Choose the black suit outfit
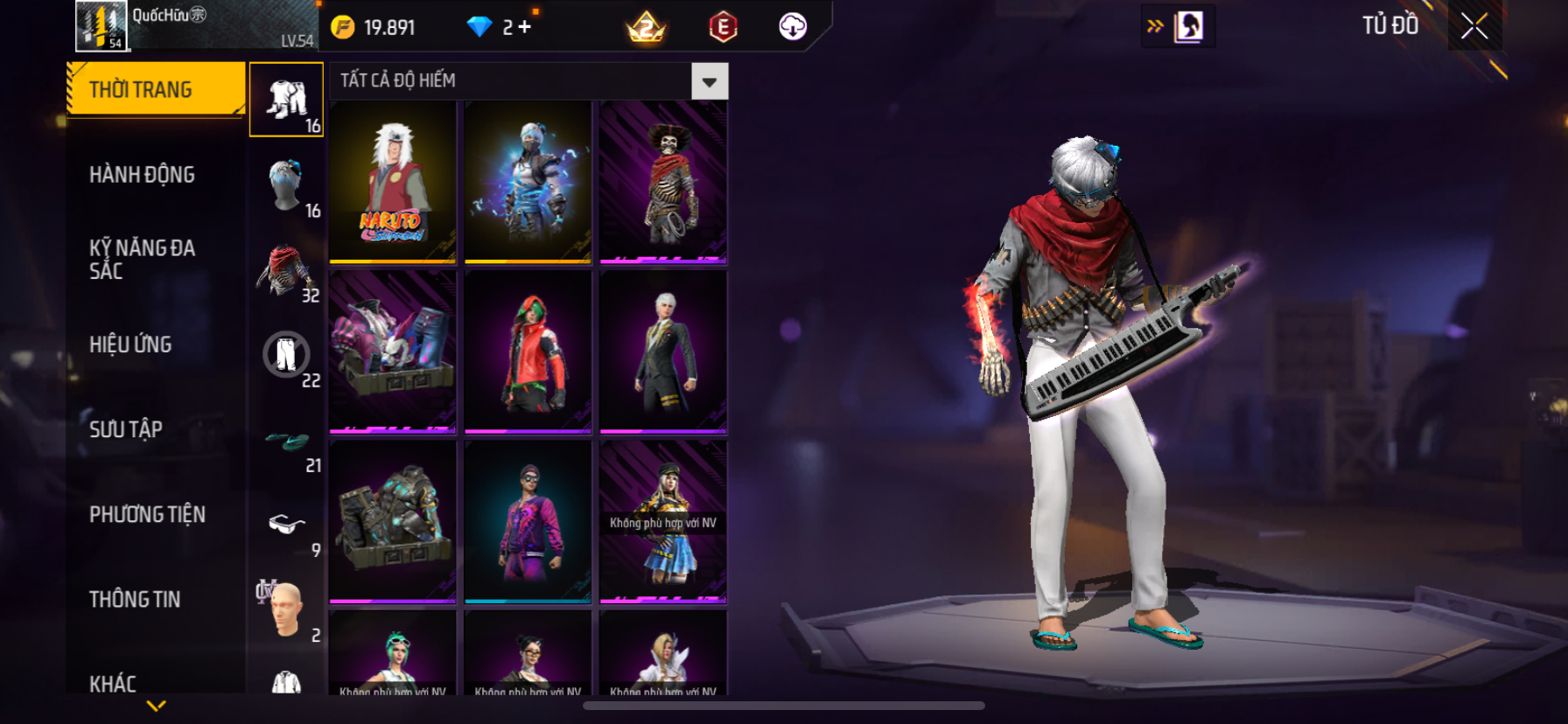Image resolution: width=1568 pixels, height=724 pixels. [x=663, y=352]
